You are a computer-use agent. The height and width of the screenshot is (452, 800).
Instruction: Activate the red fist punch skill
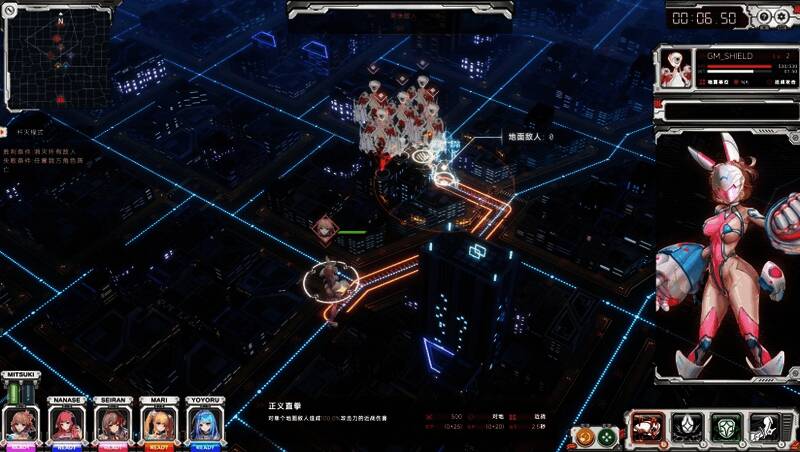coord(646,429)
